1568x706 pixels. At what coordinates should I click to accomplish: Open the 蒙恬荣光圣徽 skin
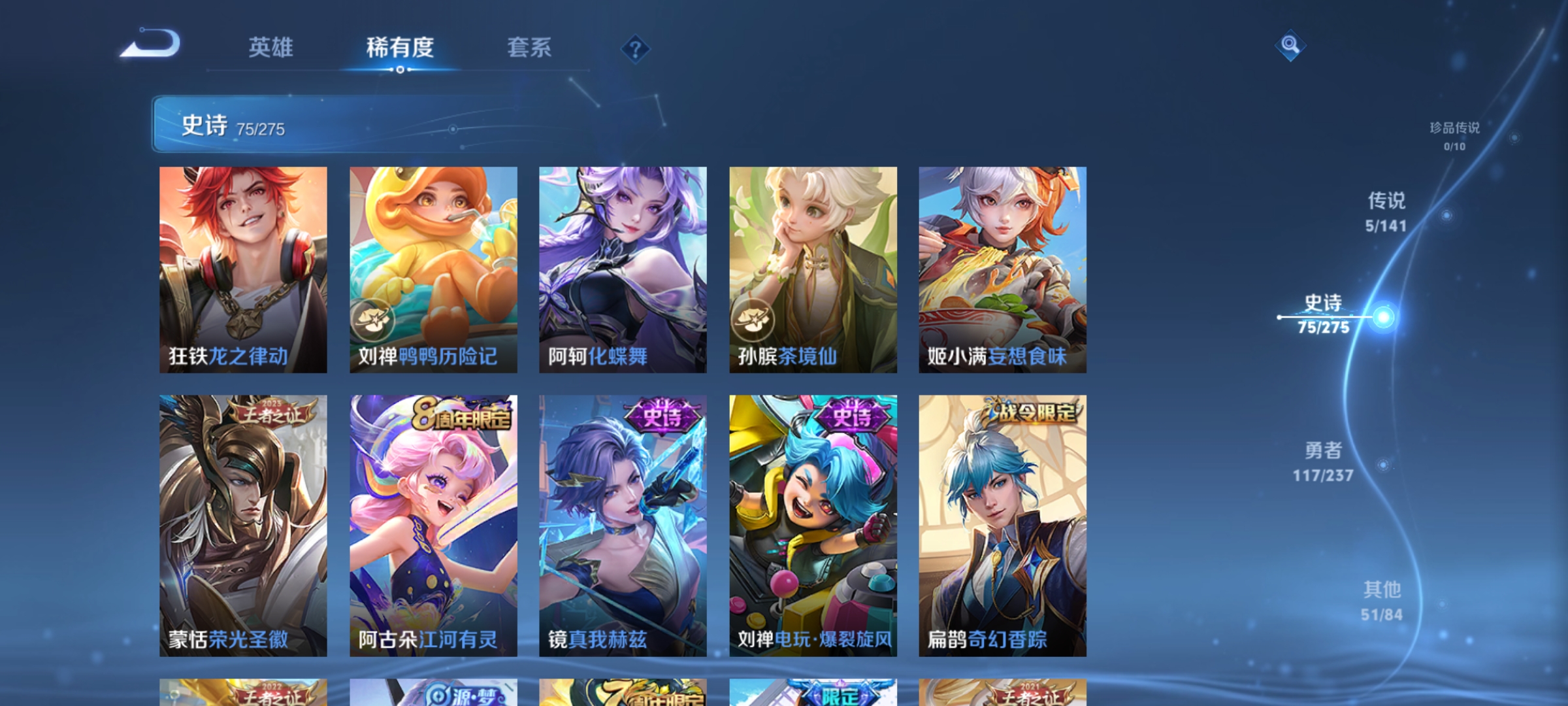tap(243, 523)
